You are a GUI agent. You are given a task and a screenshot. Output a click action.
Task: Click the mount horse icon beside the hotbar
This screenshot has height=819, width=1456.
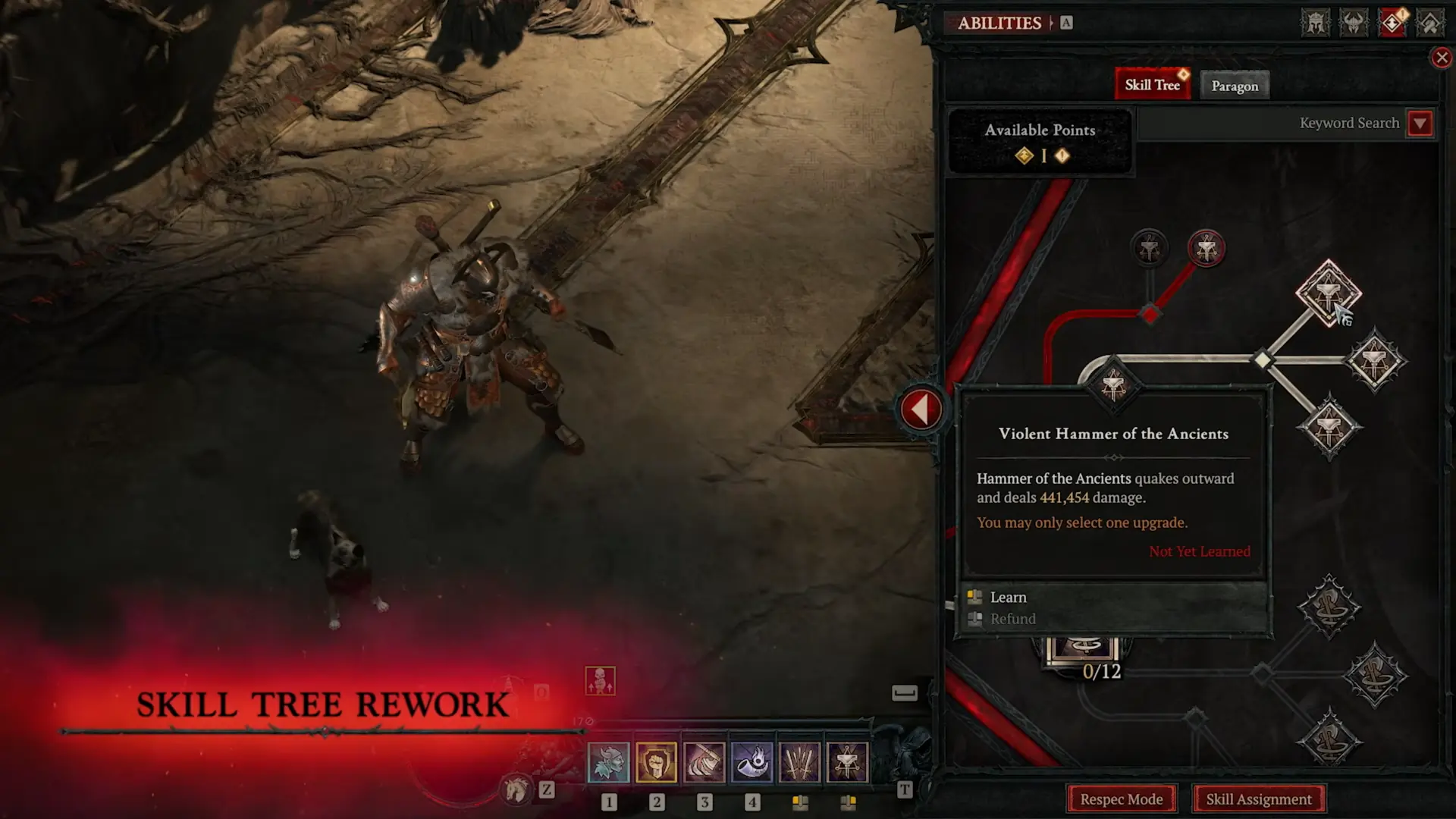(x=516, y=789)
